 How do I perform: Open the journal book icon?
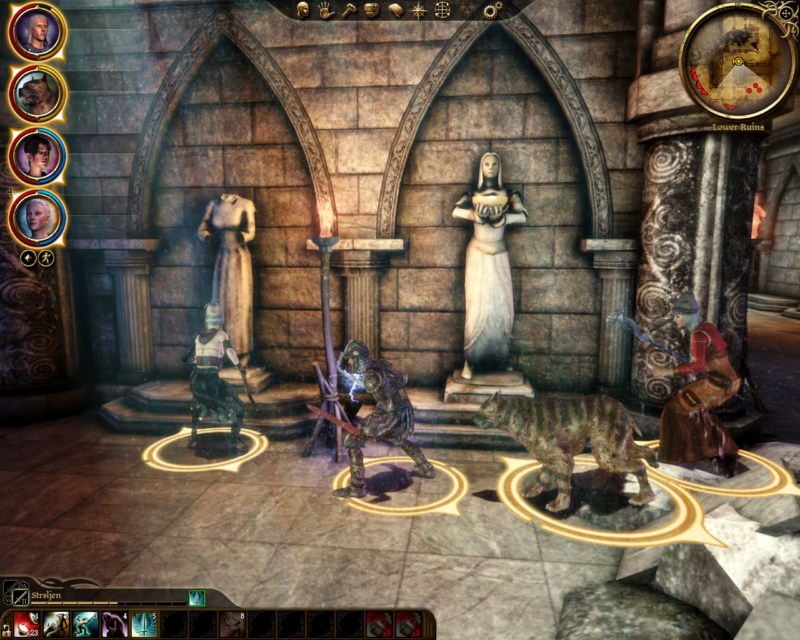pos(394,10)
